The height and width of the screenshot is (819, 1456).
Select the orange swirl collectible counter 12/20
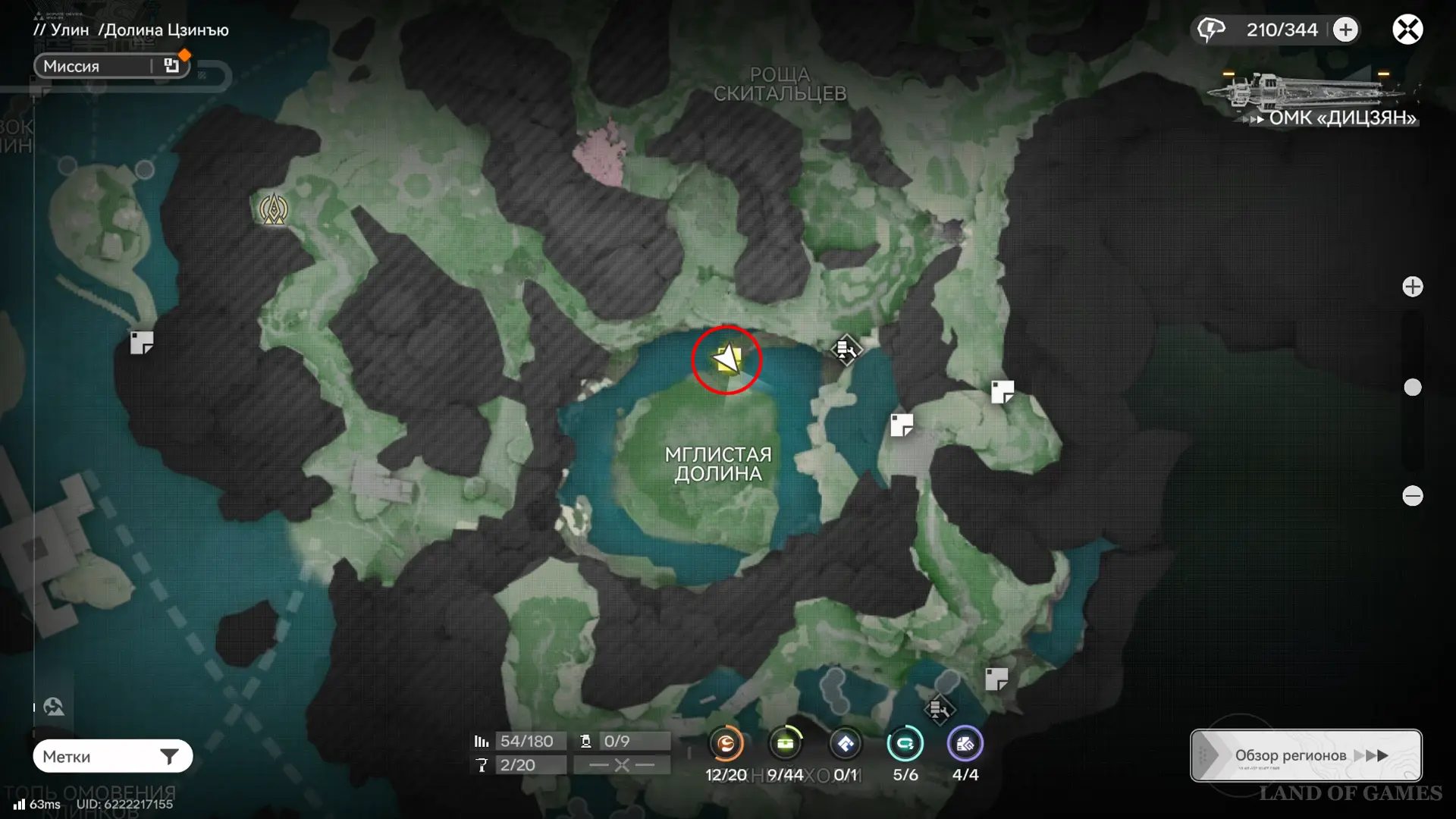point(726,744)
